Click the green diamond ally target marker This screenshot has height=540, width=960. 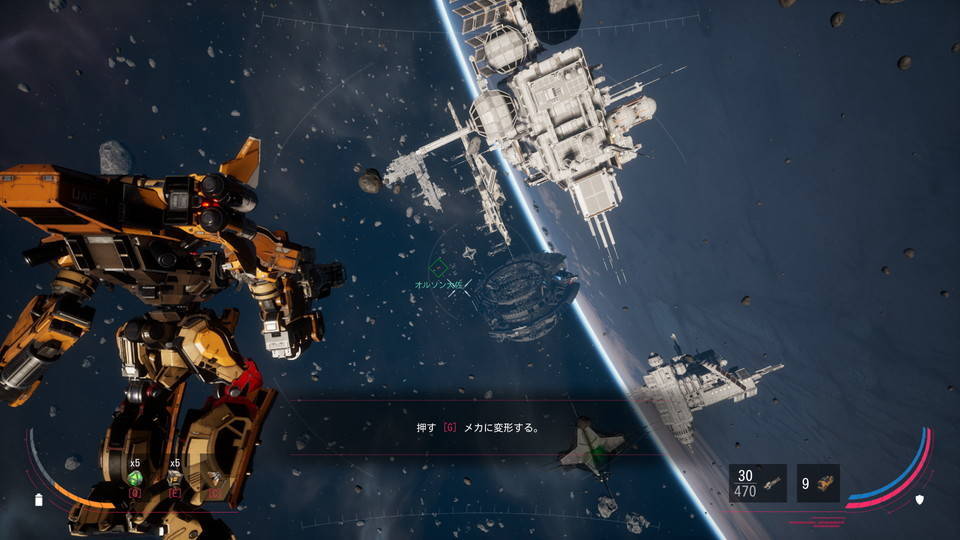point(439,268)
